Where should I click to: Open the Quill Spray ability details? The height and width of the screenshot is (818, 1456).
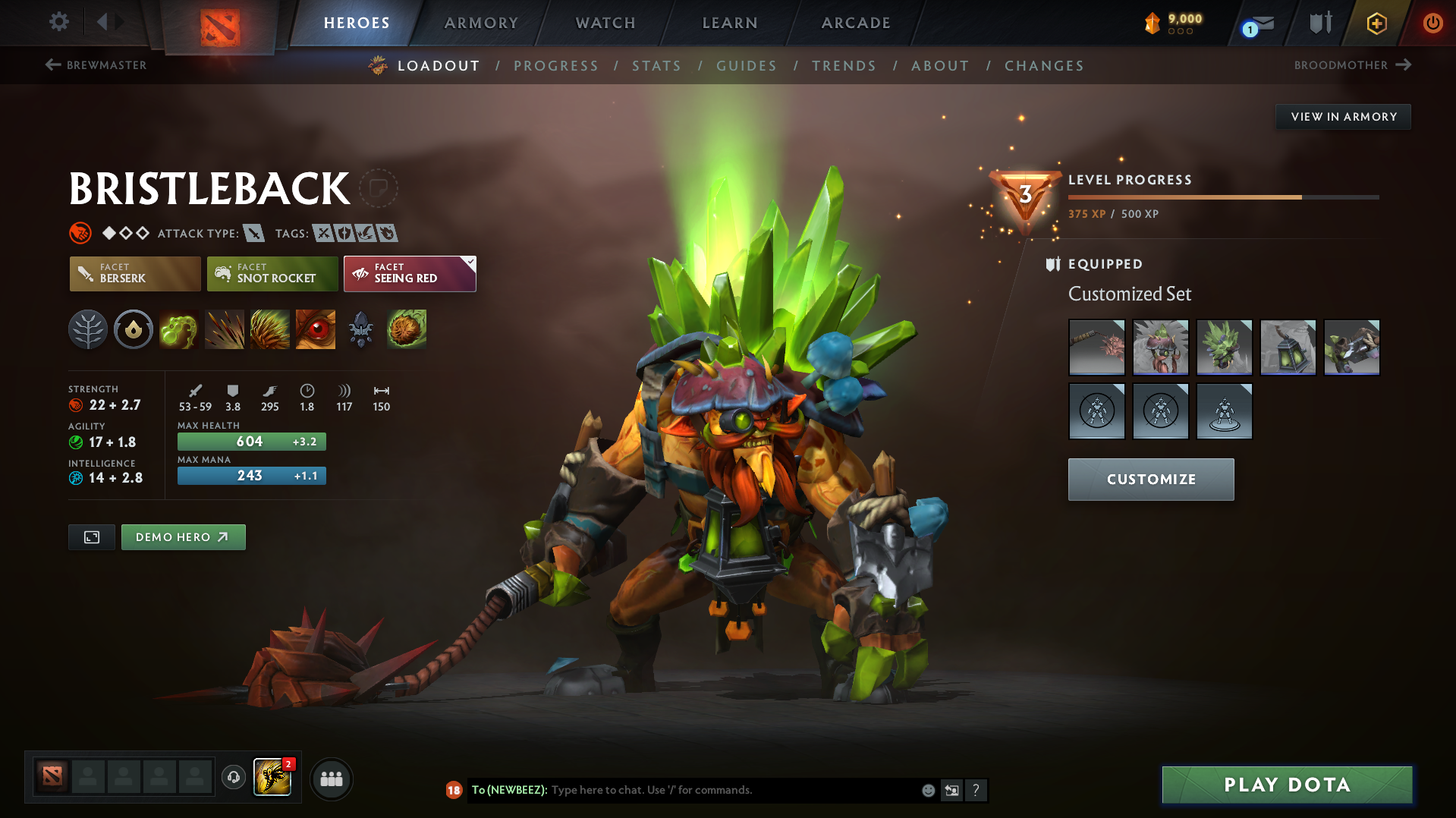pos(225,329)
